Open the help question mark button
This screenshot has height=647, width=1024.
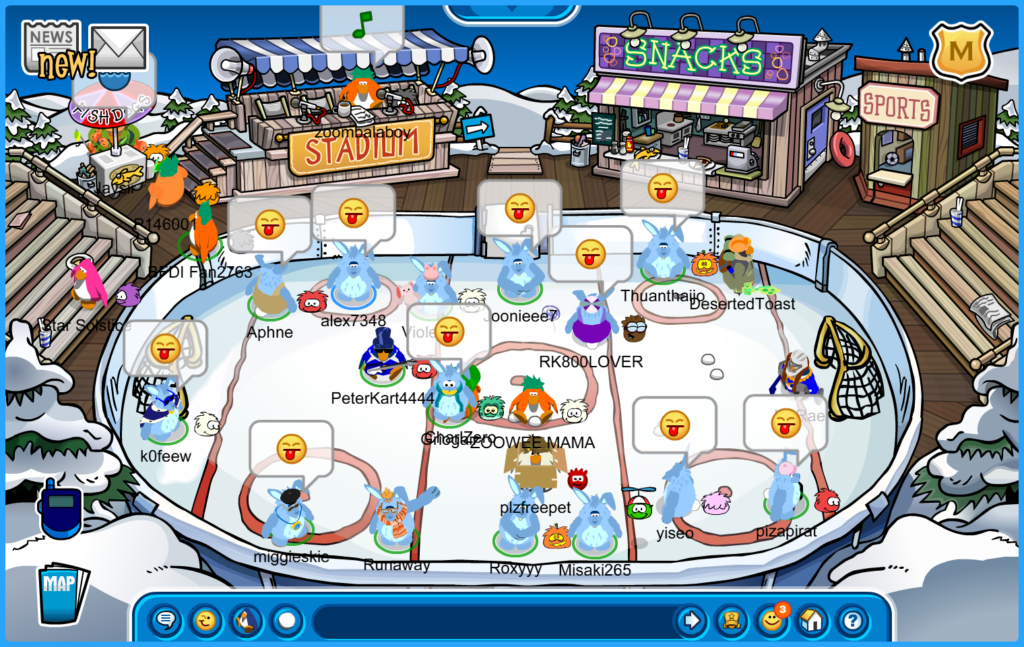click(x=852, y=621)
